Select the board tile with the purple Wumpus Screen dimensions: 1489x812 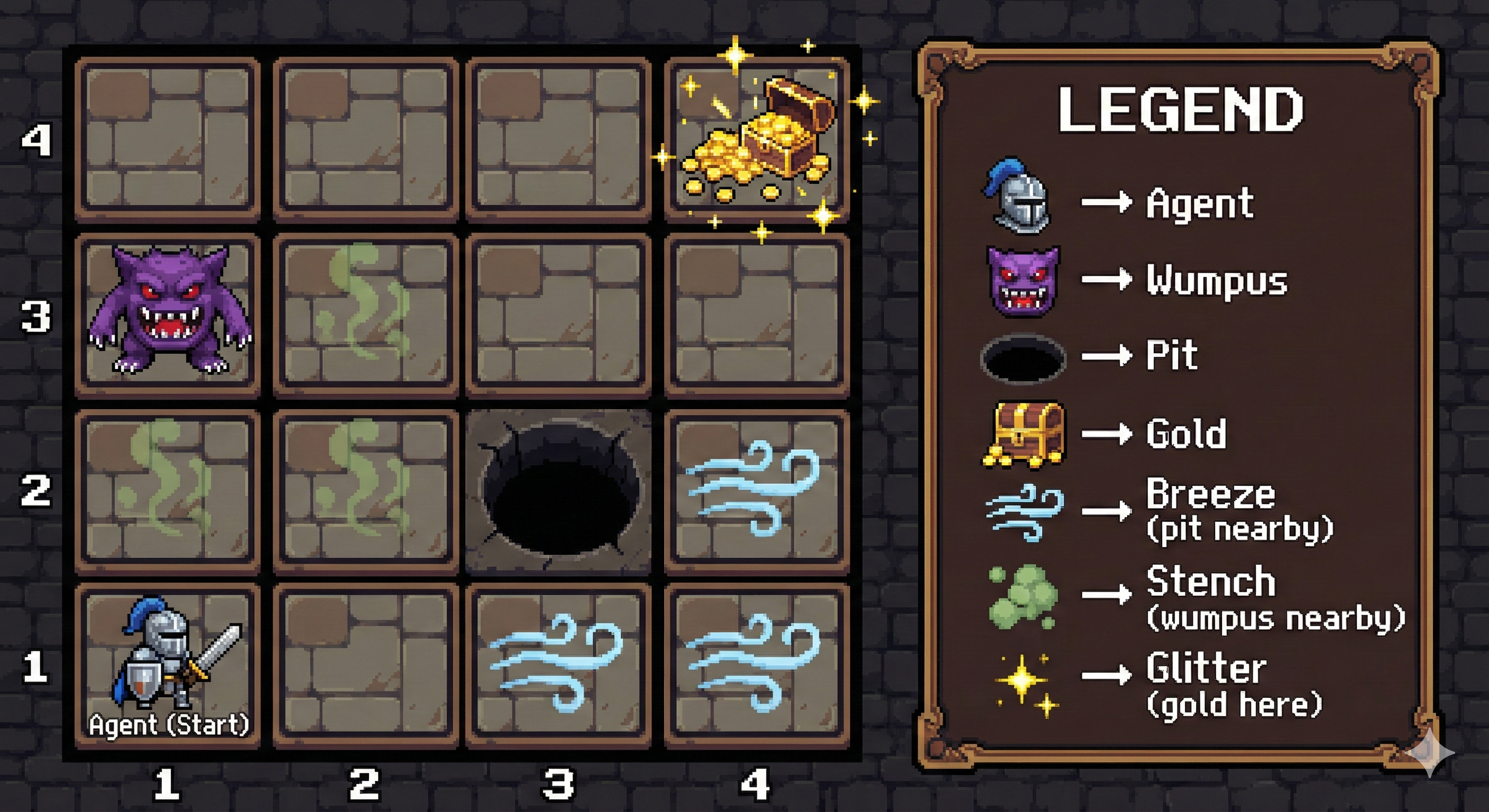click(x=168, y=316)
